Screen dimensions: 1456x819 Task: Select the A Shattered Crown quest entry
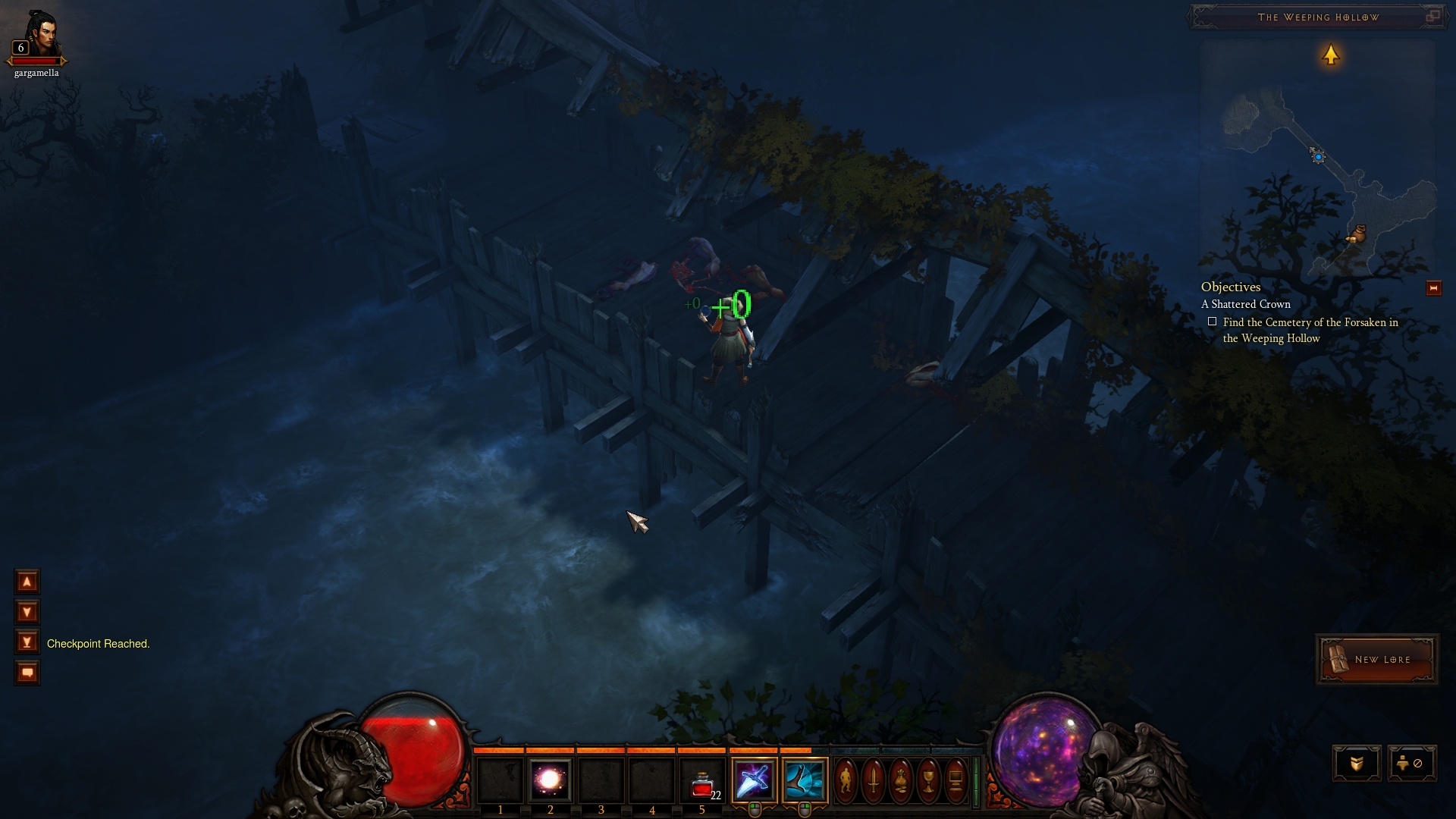(x=1245, y=304)
